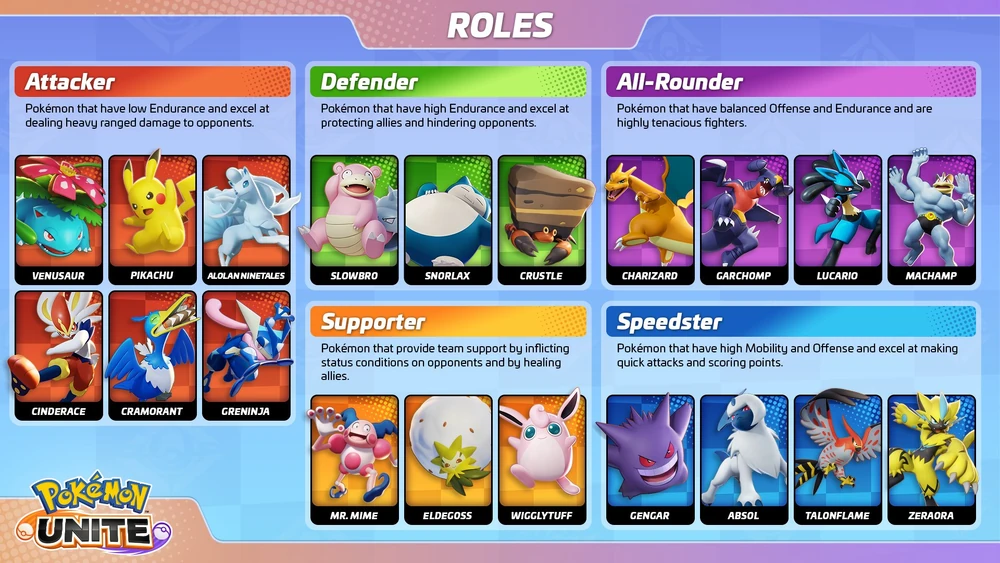Select the Venusaur character card
The width and height of the screenshot is (1000, 563).
(x=59, y=219)
